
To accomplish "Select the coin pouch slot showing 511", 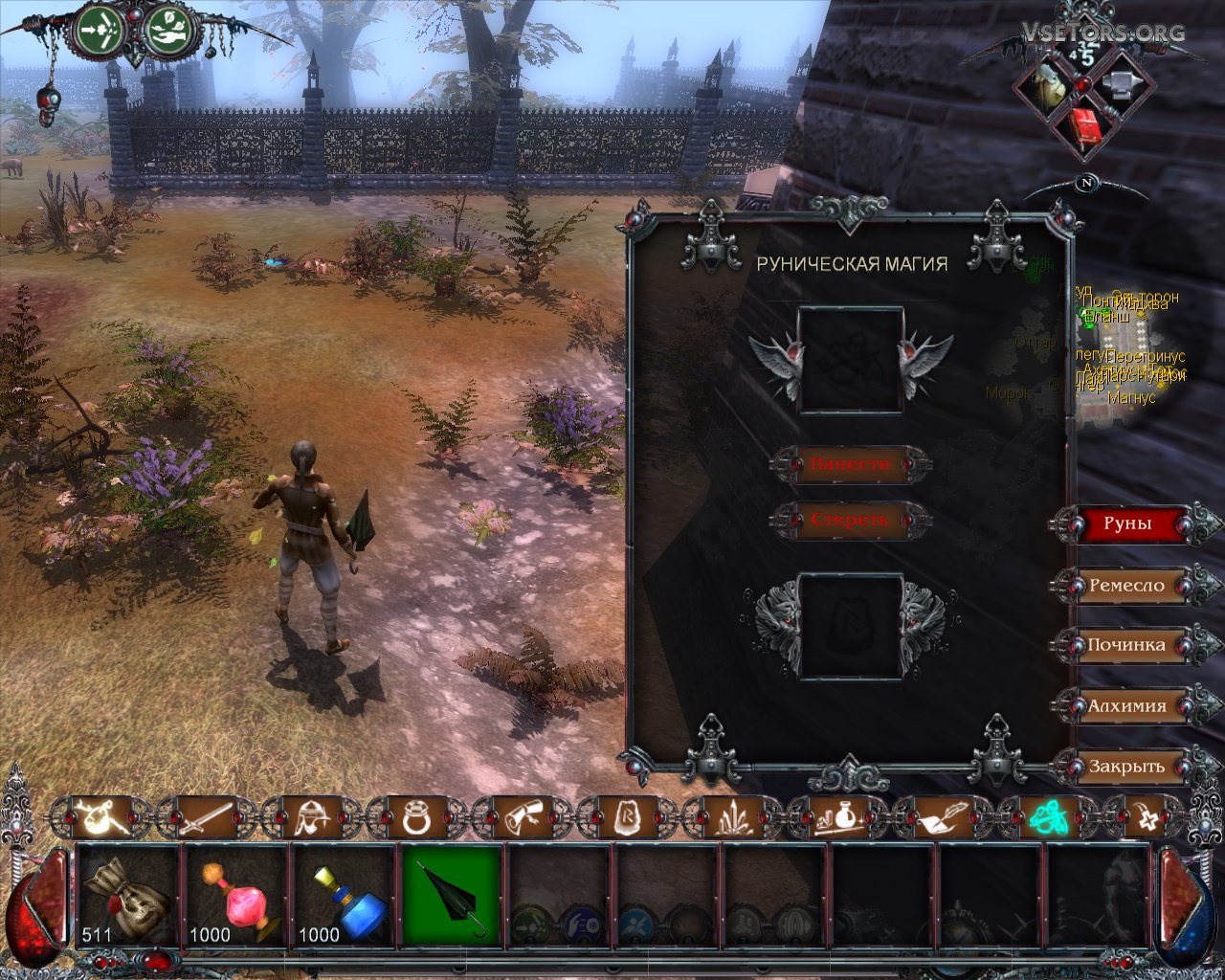I will tap(127, 897).
